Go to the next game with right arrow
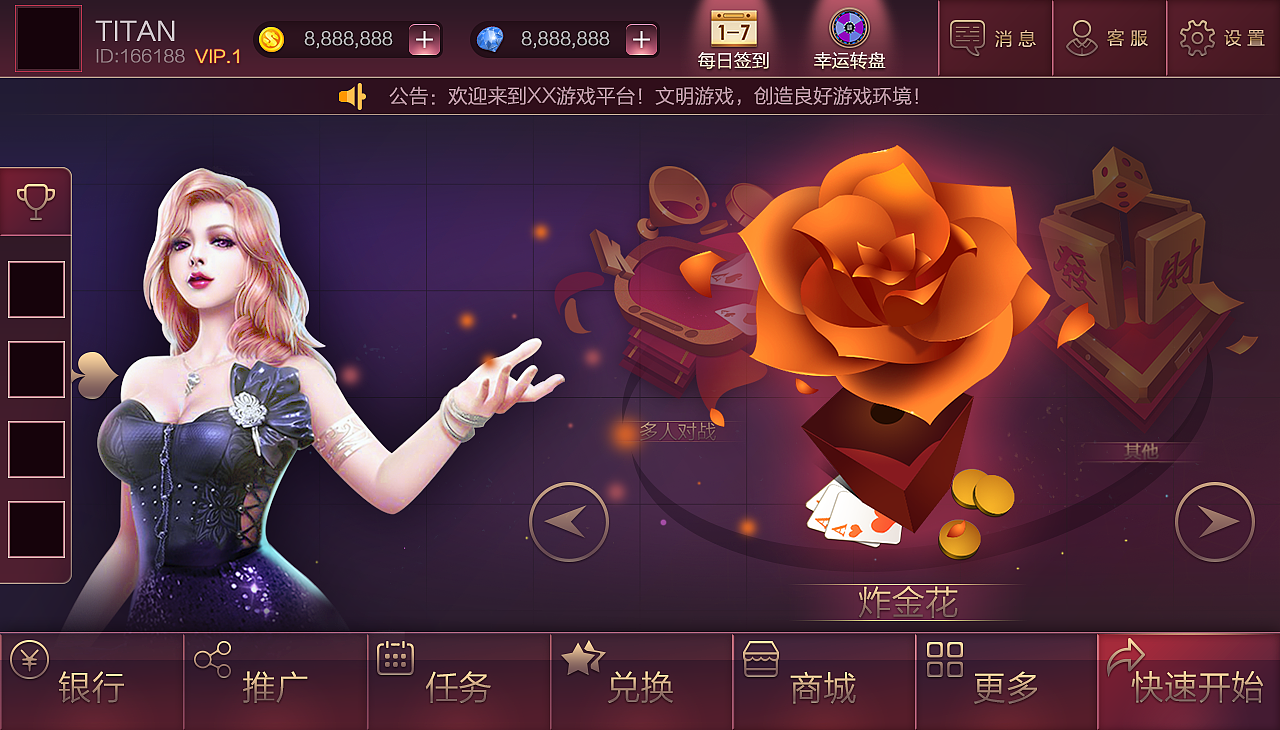The width and height of the screenshot is (1280, 730). (x=1214, y=521)
